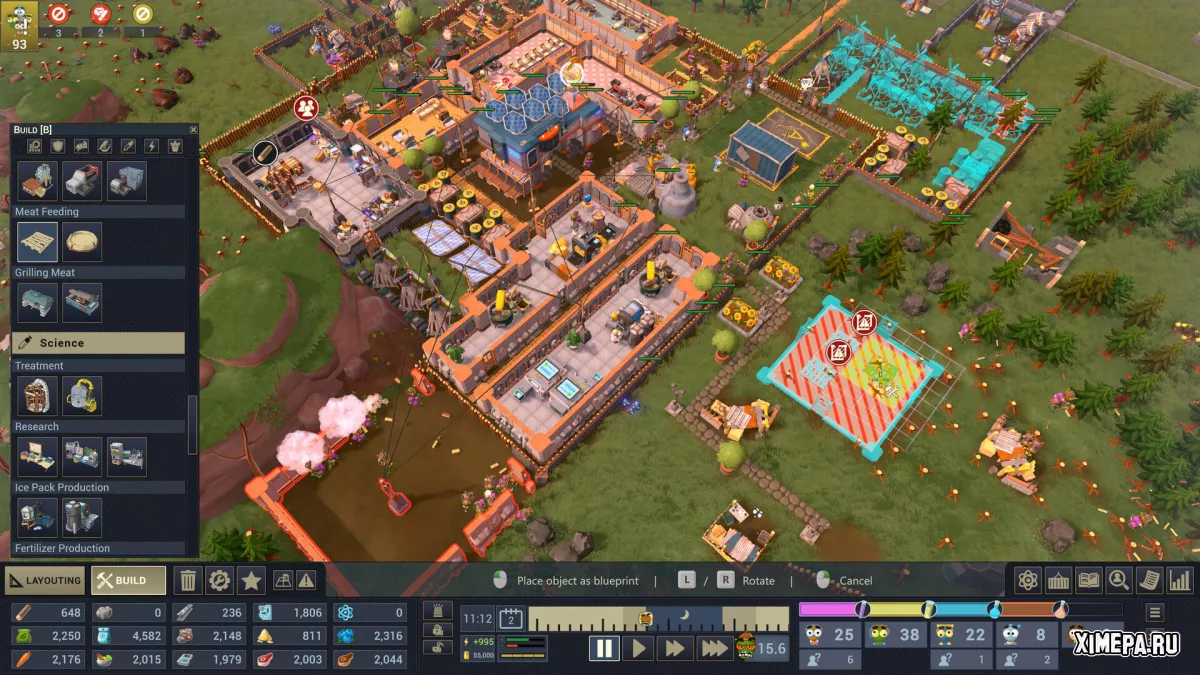Open the atom research menu
This screenshot has width=1200, height=675.
pos(1027,580)
